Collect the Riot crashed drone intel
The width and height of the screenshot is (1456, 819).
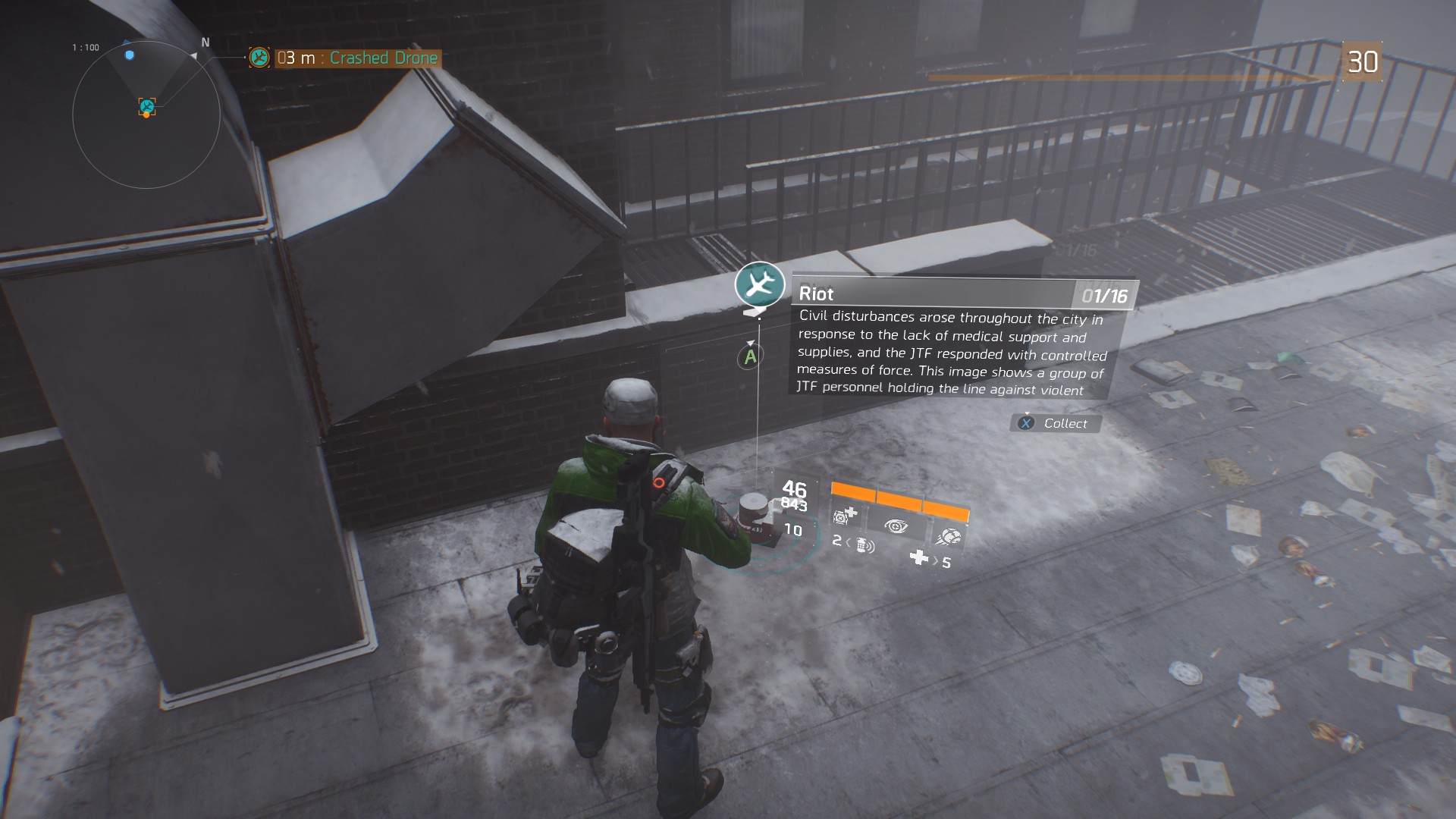click(x=1055, y=423)
